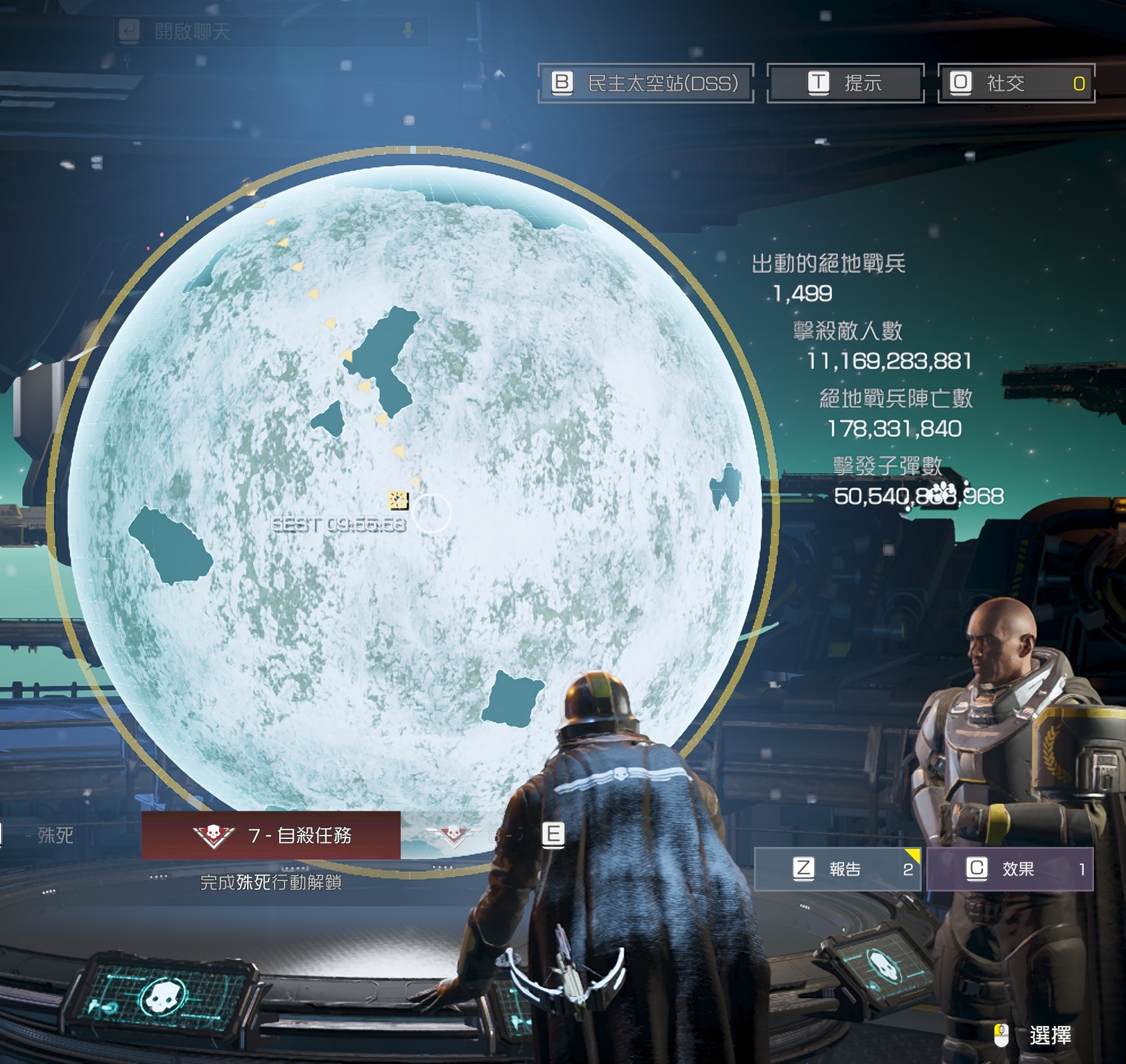
Task: Open the 社交 social menu
Action: point(1016,83)
